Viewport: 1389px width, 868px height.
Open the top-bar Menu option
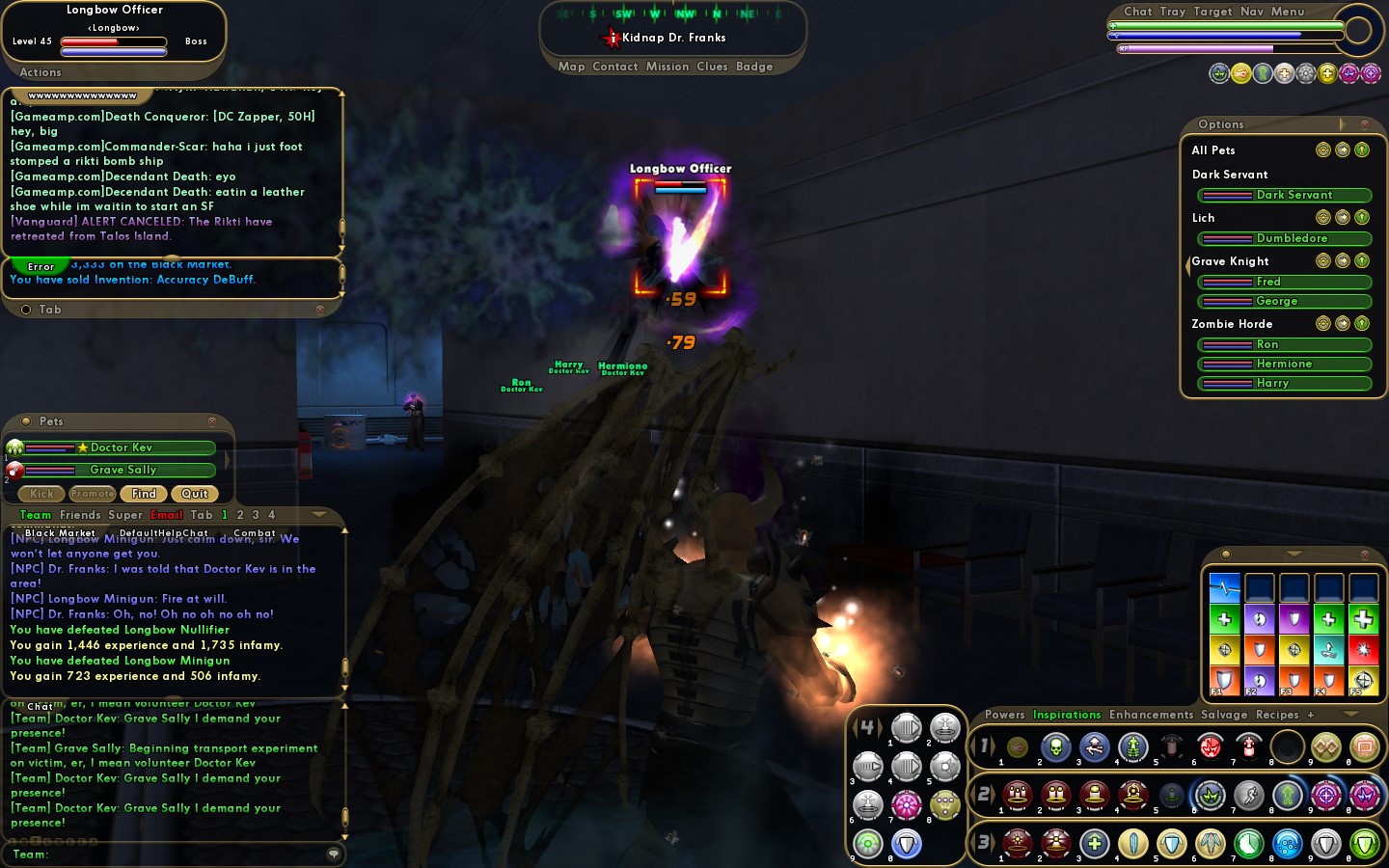(1288, 12)
